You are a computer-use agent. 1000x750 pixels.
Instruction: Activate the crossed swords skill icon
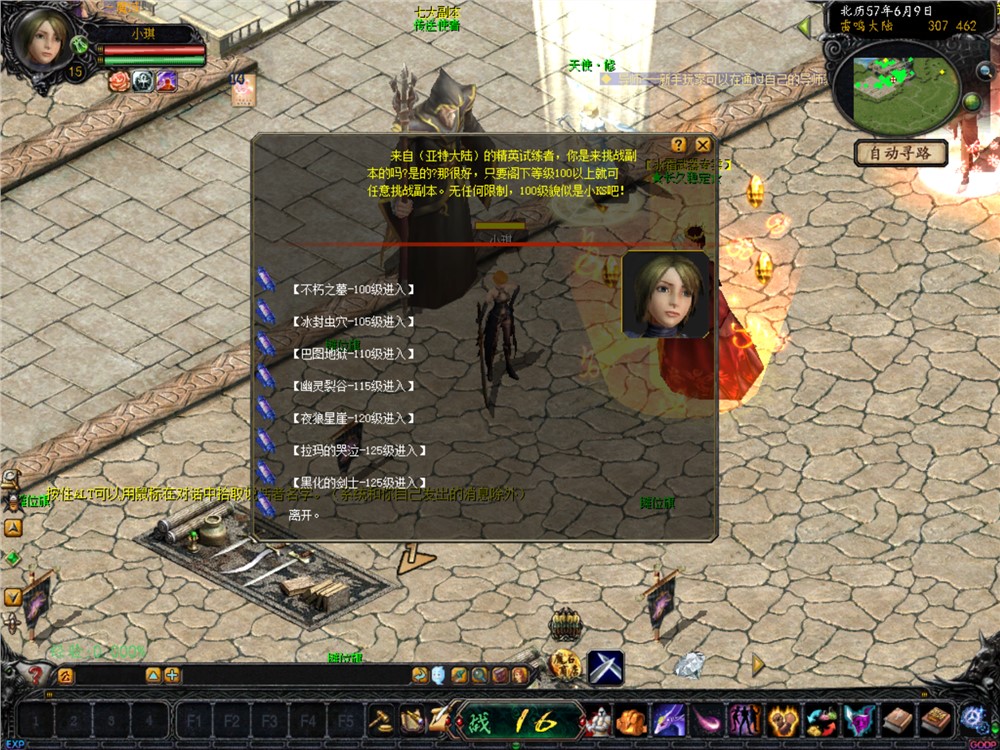(x=605, y=667)
